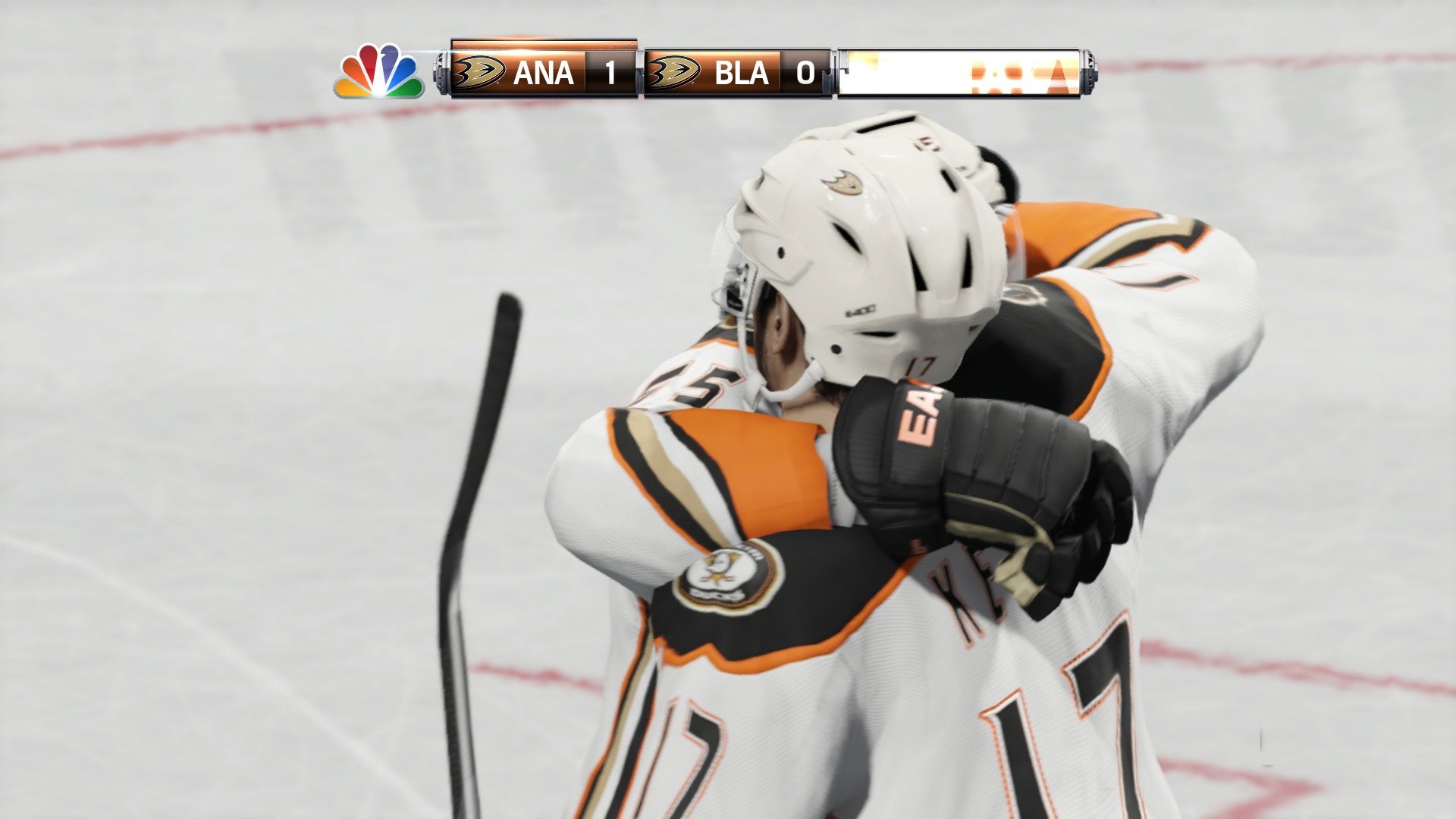Select the Ducks logo beside BLA

pyautogui.click(x=675, y=72)
